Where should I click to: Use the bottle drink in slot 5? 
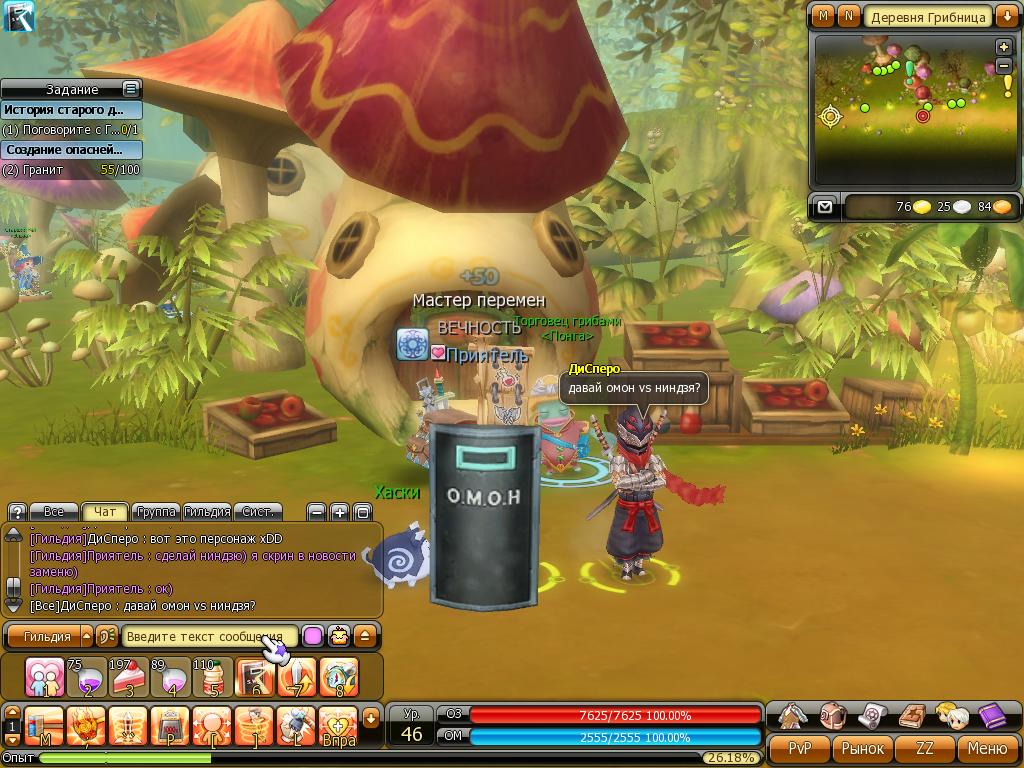coord(211,677)
